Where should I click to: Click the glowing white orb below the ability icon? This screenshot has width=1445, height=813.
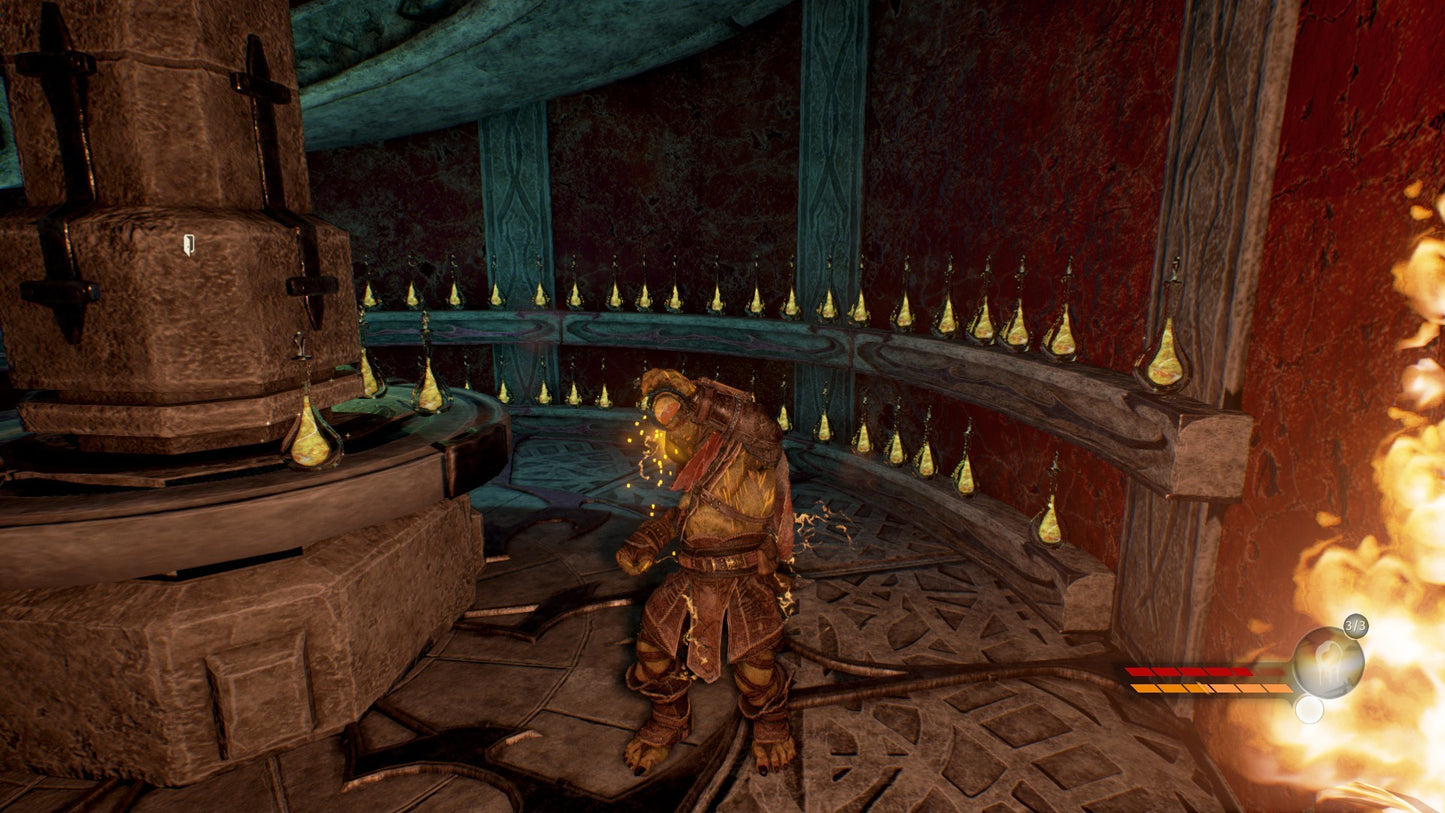coord(1309,710)
